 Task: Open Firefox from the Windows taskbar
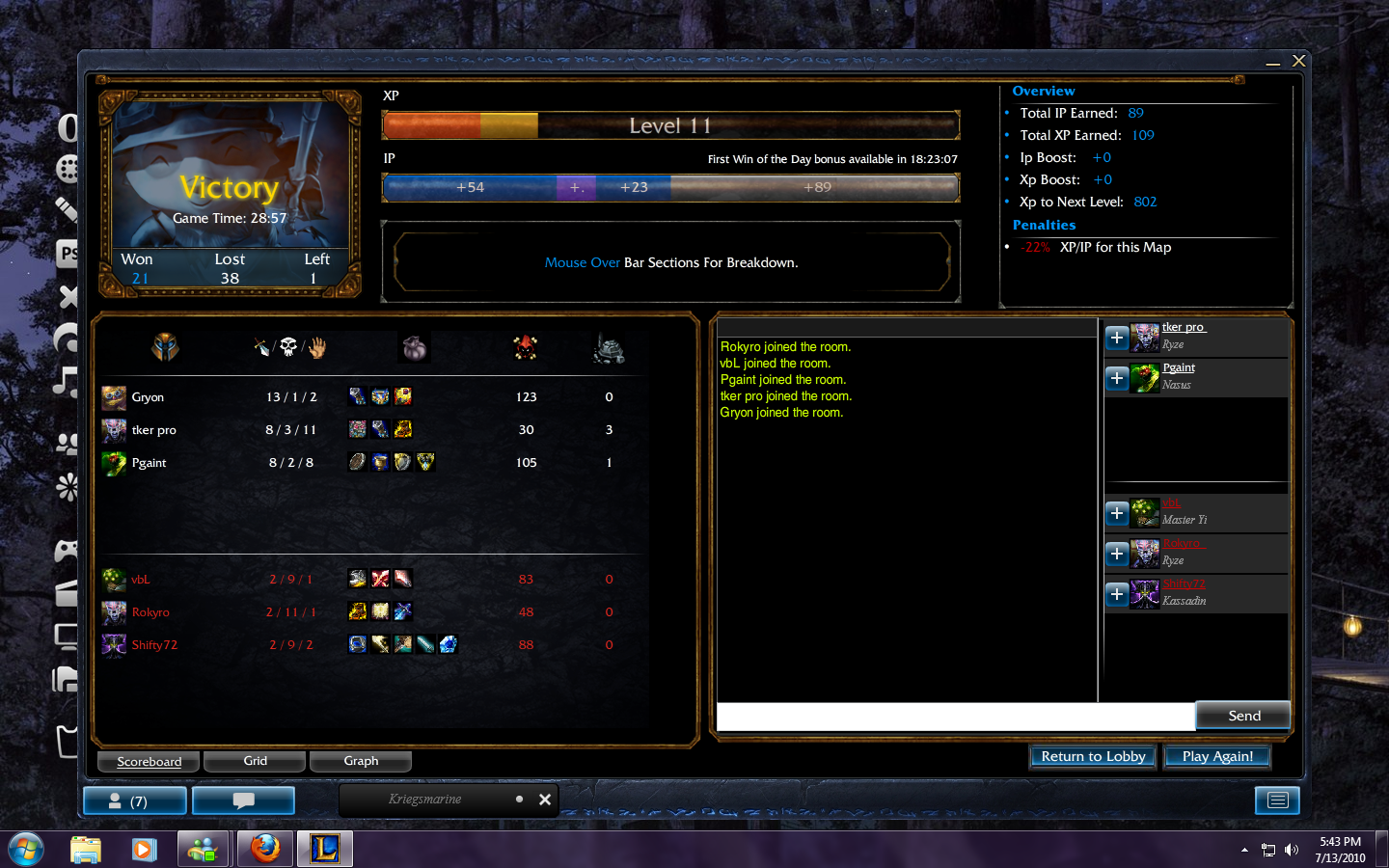click(x=265, y=849)
